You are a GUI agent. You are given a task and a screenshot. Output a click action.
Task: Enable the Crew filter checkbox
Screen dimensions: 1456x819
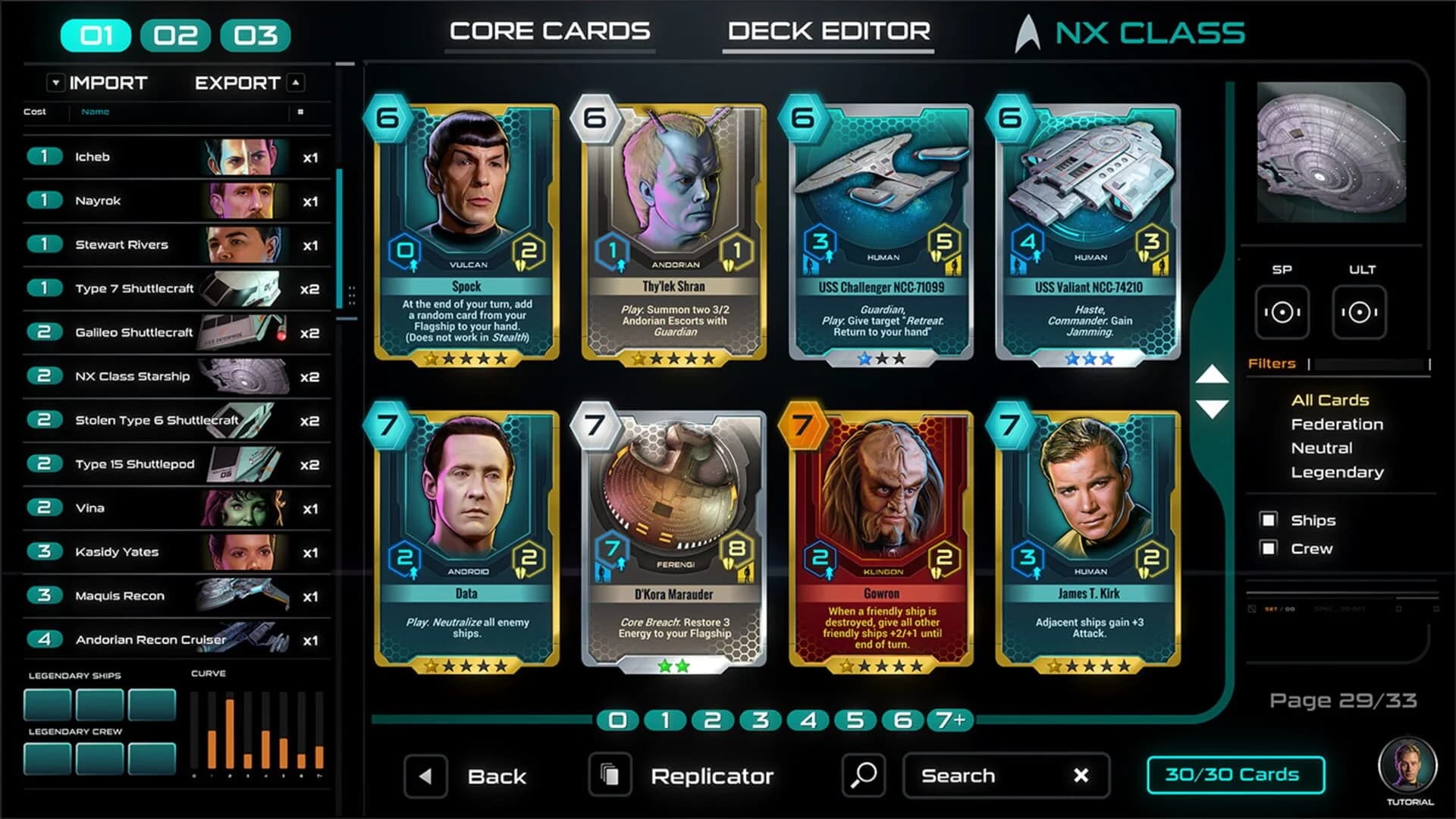click(1268, 548)
